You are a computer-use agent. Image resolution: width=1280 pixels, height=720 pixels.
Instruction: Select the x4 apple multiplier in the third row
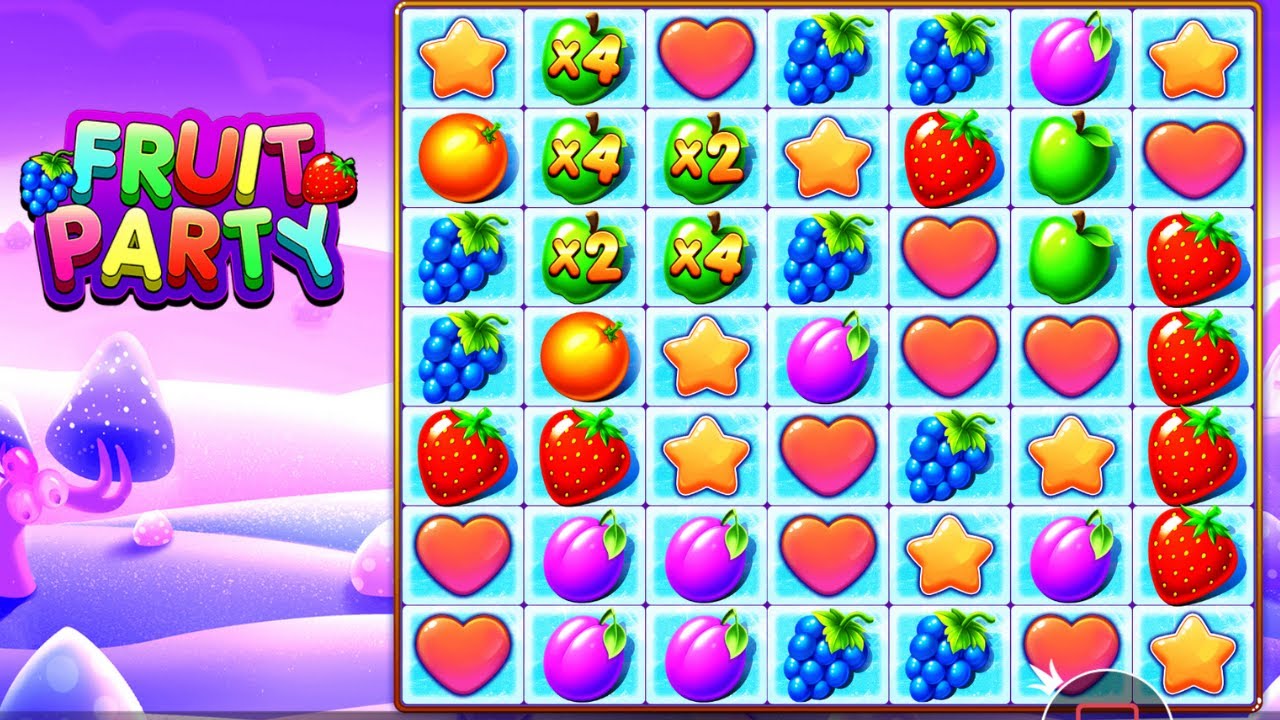click(705, 255)
